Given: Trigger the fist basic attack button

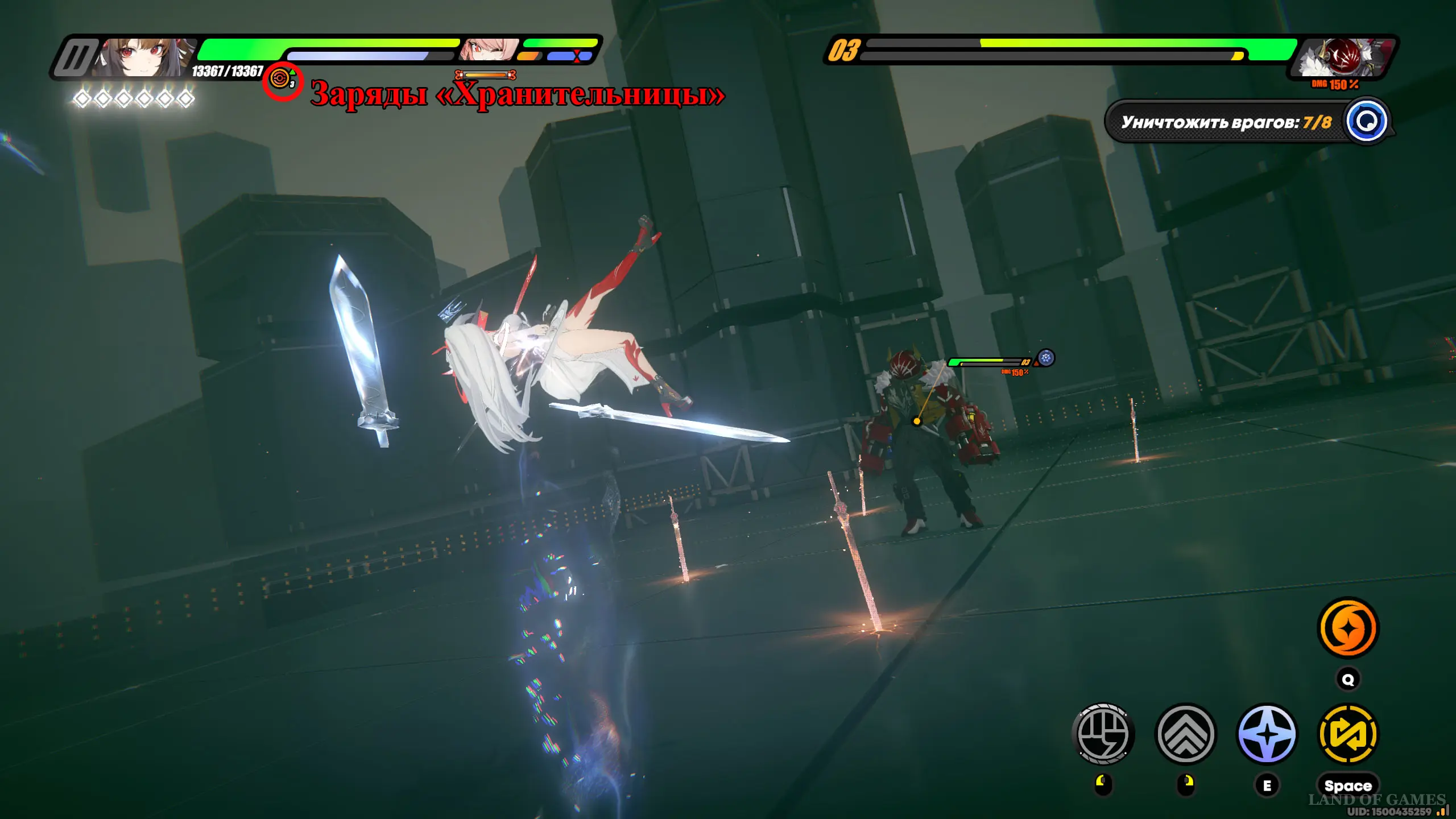Looking at the screenshot, I should coord(1103,734).
